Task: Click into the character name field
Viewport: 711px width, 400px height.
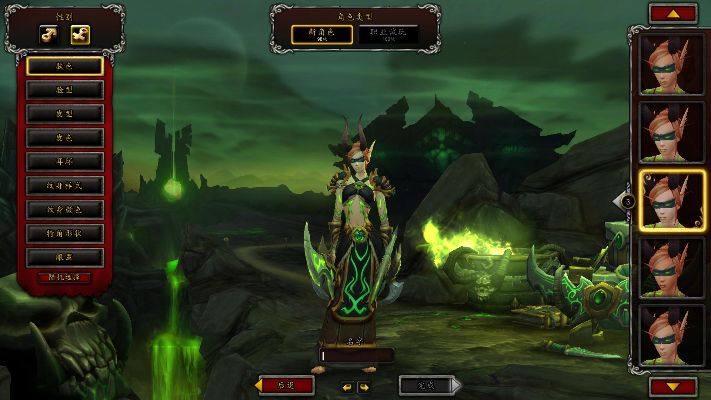Action: pyautogui.click(x=355, y=355)
